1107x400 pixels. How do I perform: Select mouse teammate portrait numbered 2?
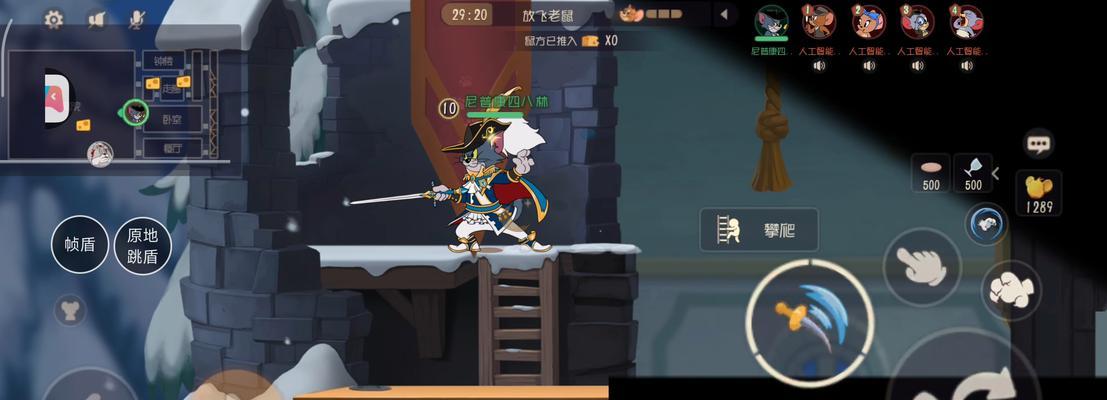point(868,22)
